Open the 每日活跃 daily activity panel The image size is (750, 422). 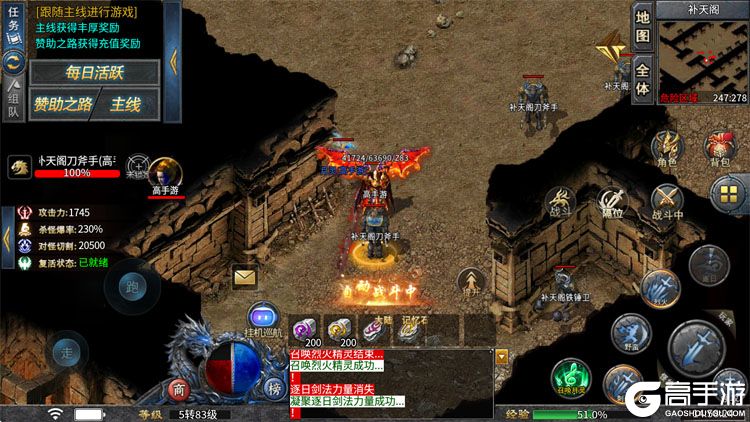(94, 73)
